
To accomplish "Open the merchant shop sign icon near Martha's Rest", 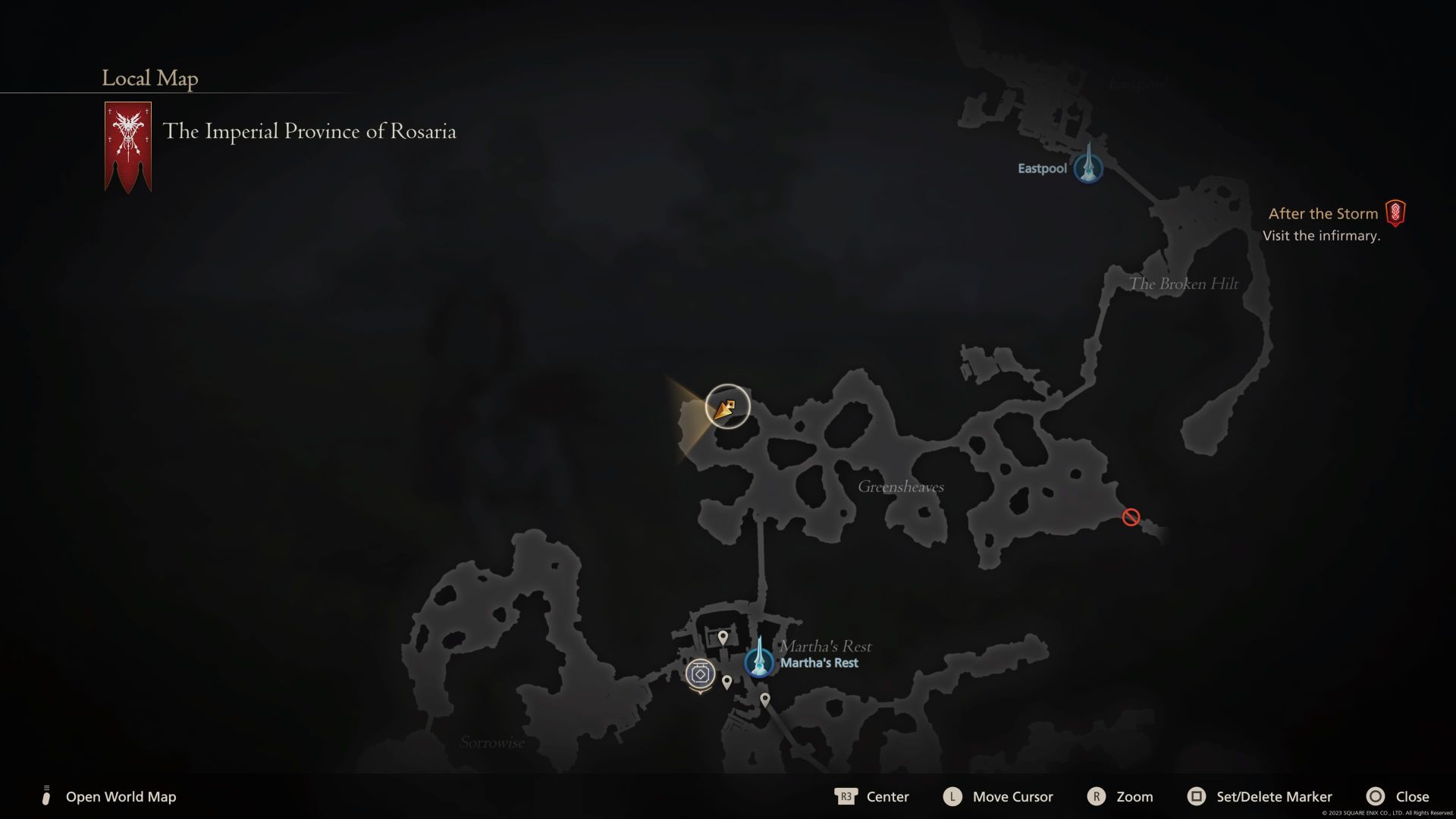I will point(699,671).
